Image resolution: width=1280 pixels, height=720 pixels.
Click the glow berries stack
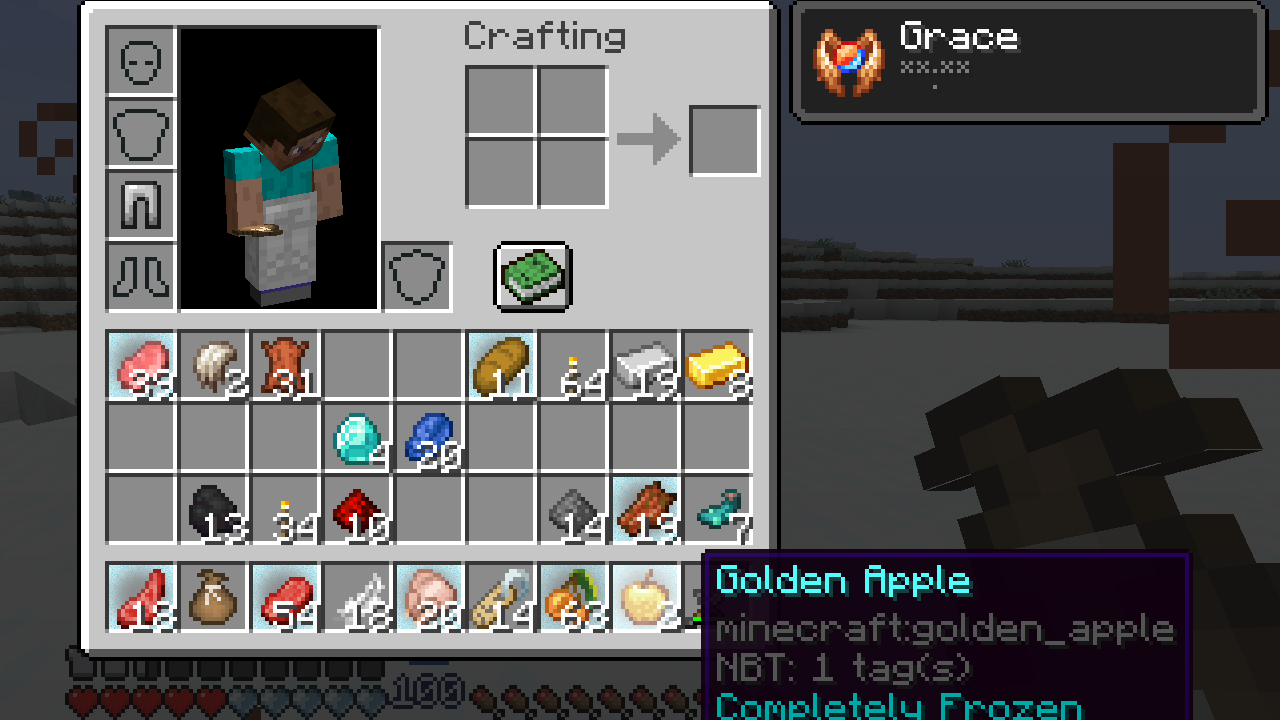572,595
